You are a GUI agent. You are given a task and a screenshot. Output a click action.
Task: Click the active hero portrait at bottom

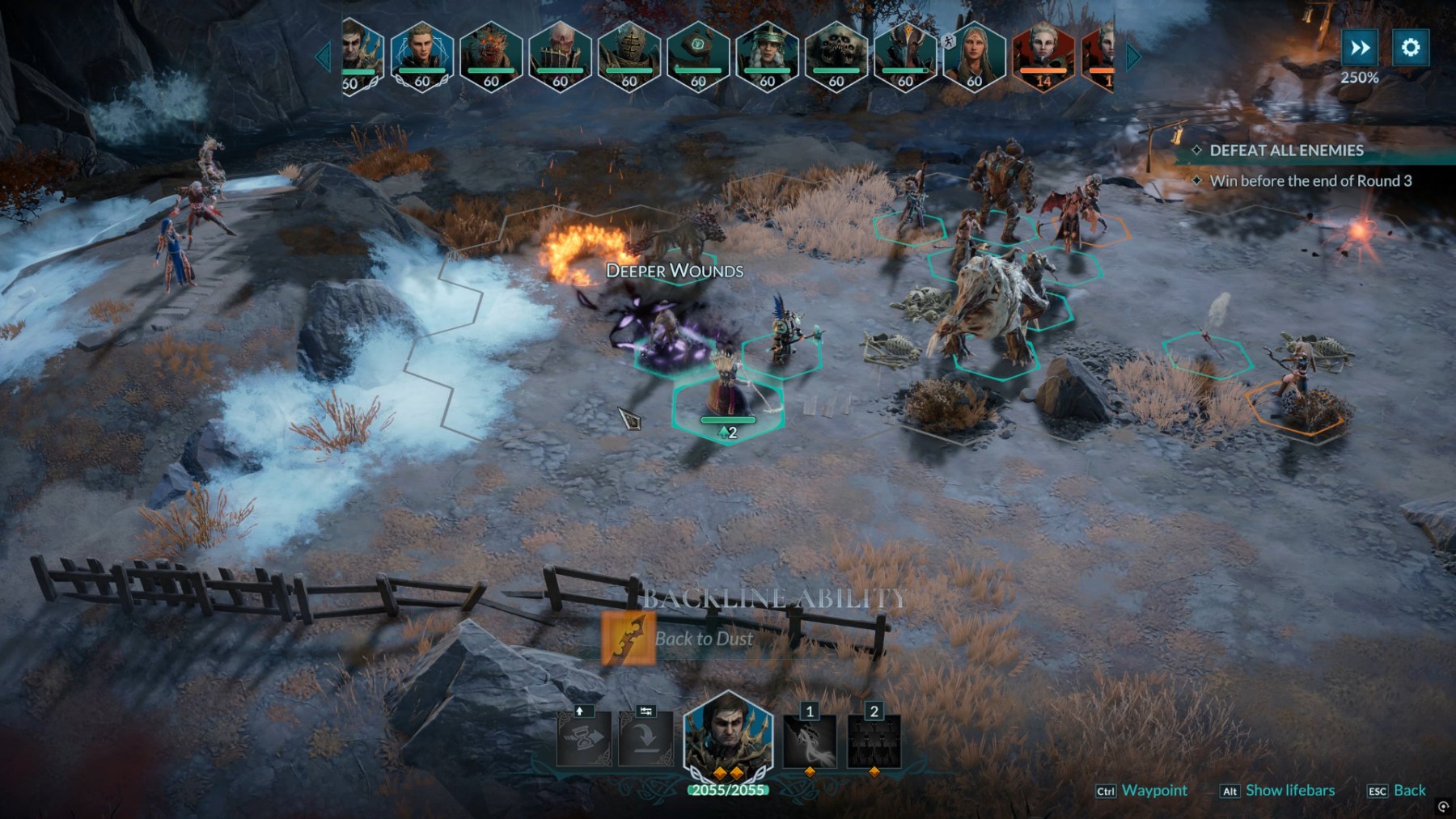point(727,737)
